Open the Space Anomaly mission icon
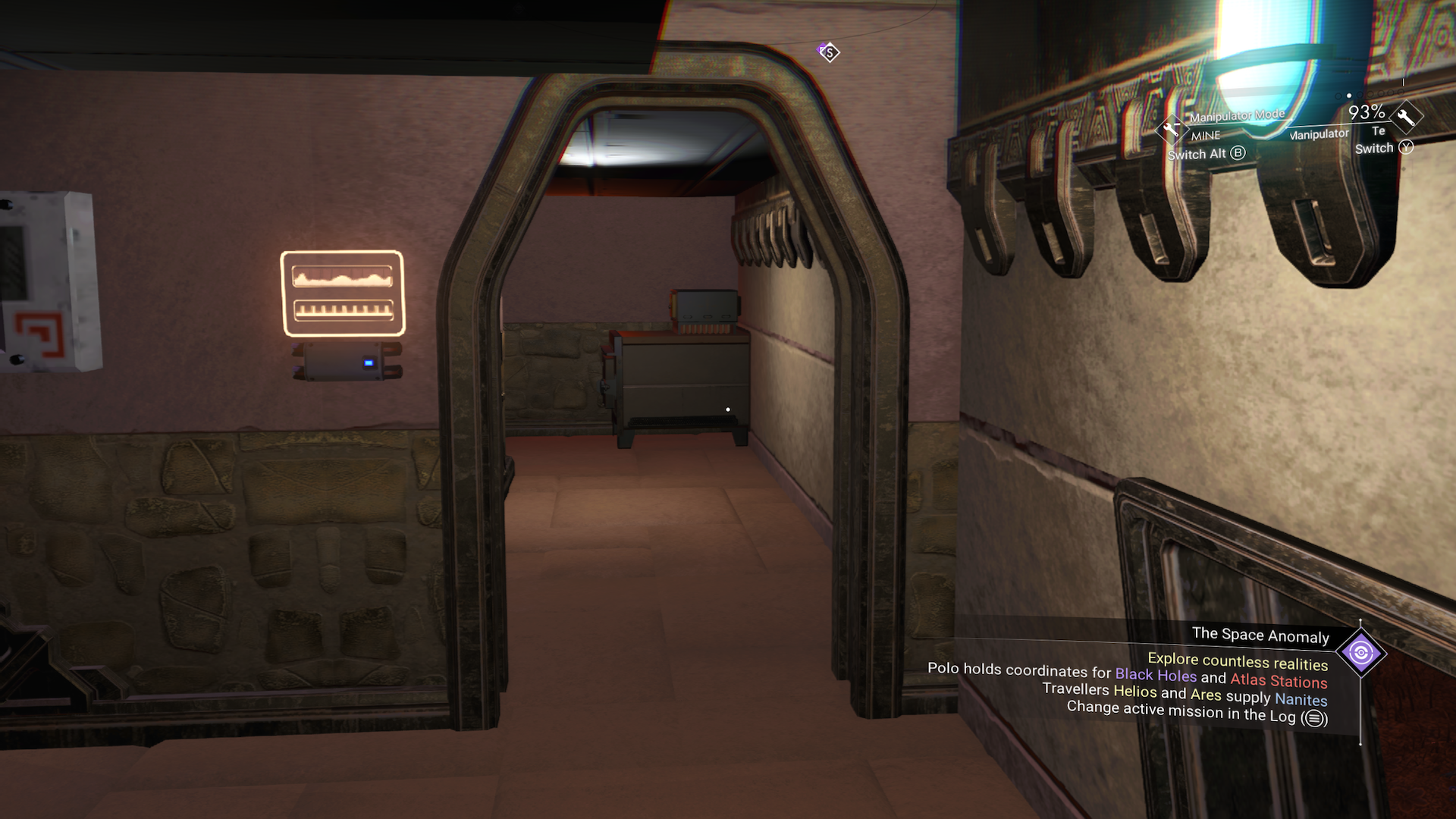 (1360, 653)
